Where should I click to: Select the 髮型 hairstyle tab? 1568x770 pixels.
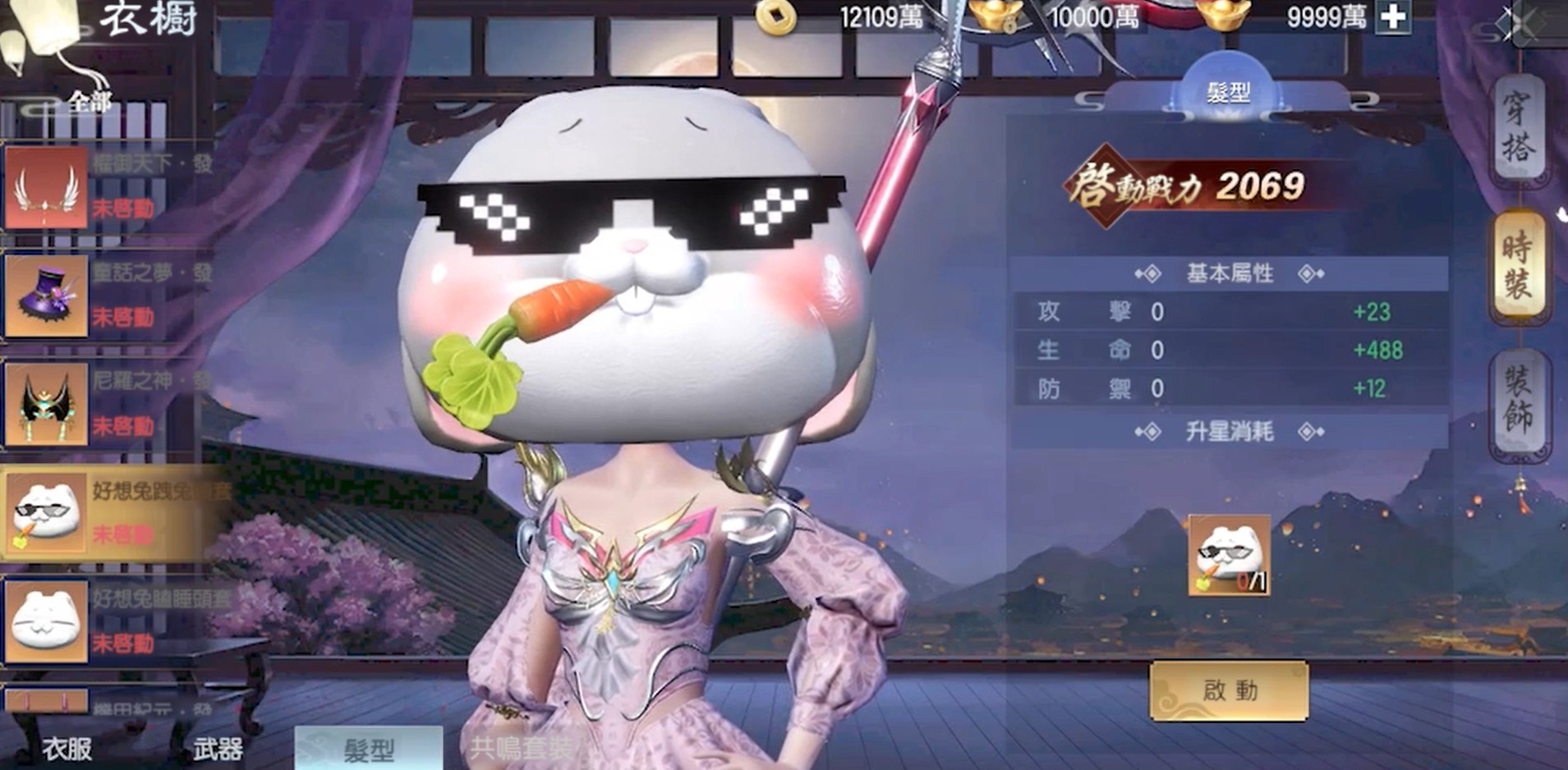[369, 748]
